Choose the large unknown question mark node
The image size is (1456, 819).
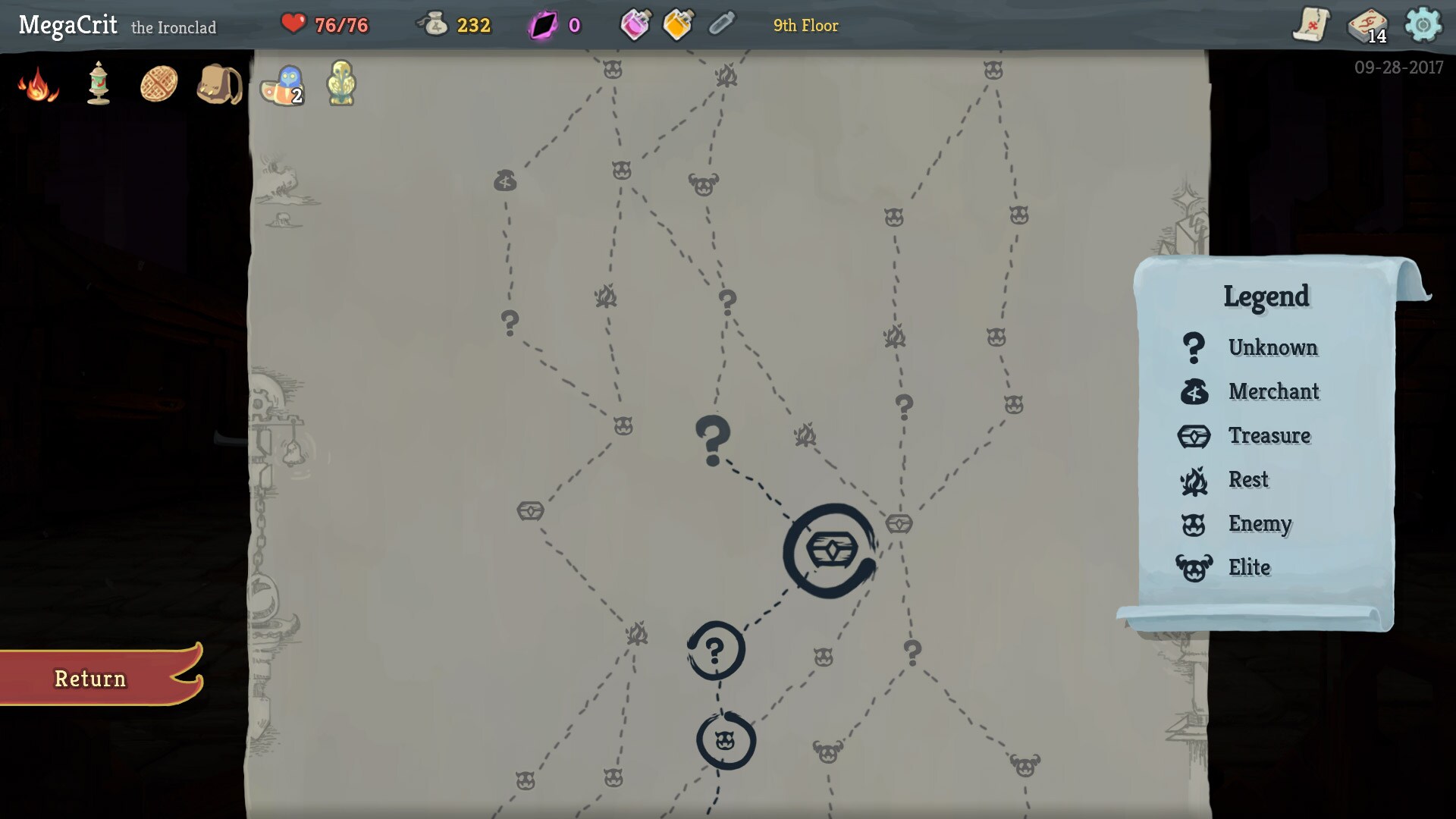(713, 440)
